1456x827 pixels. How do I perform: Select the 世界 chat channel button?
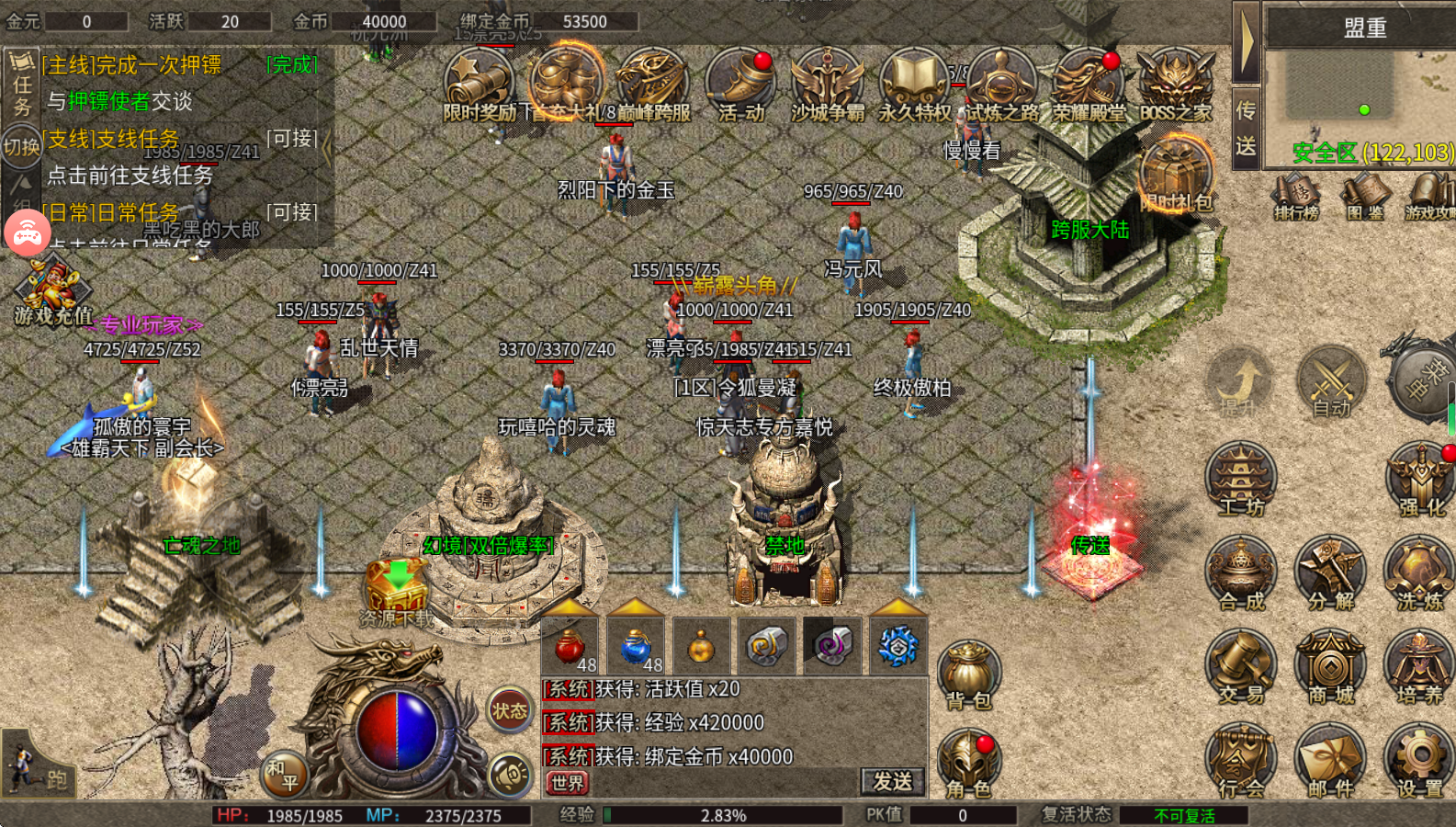pyautogui.click(x=567, y=783)
